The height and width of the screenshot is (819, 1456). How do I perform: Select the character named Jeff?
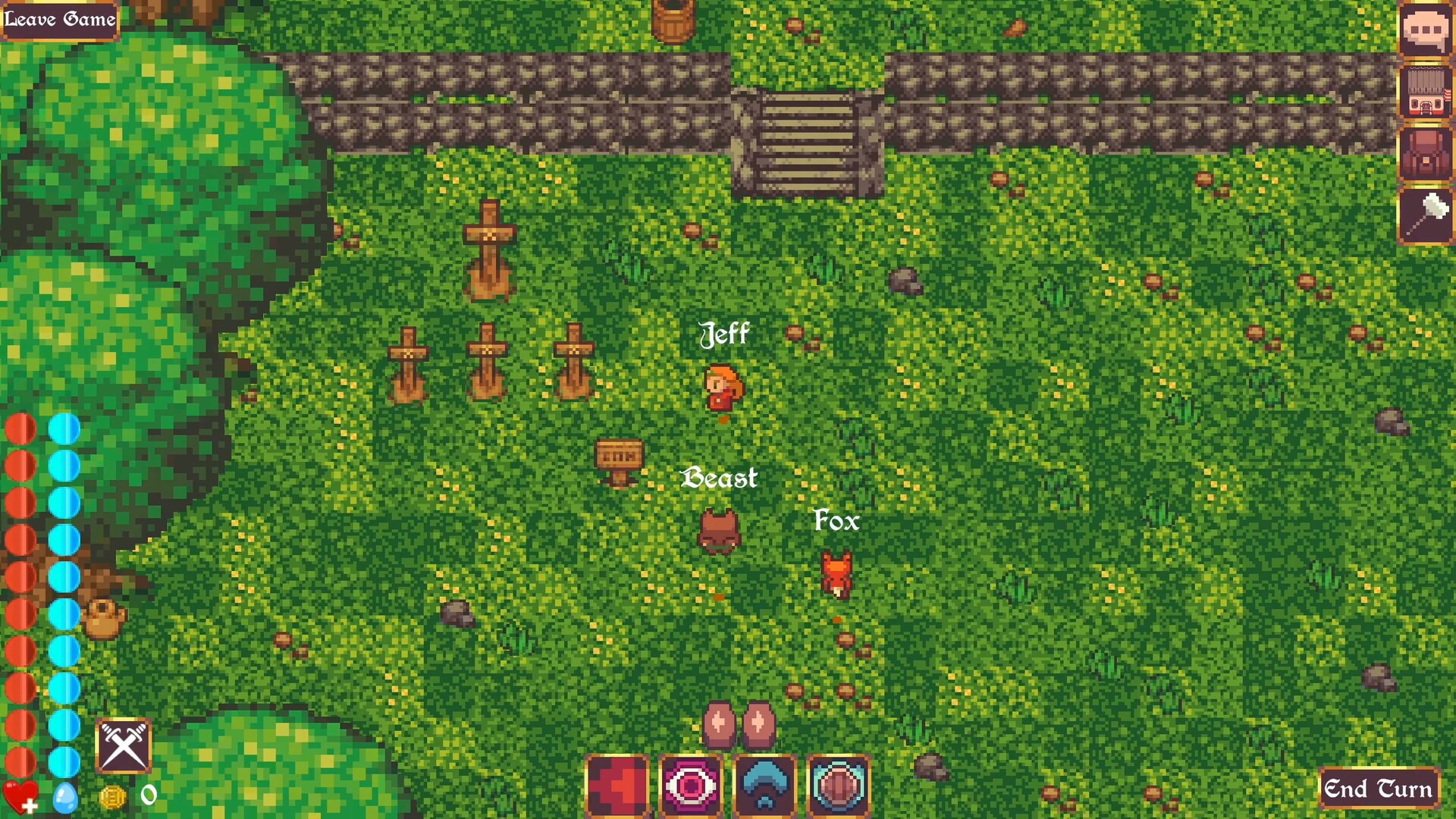722,387
